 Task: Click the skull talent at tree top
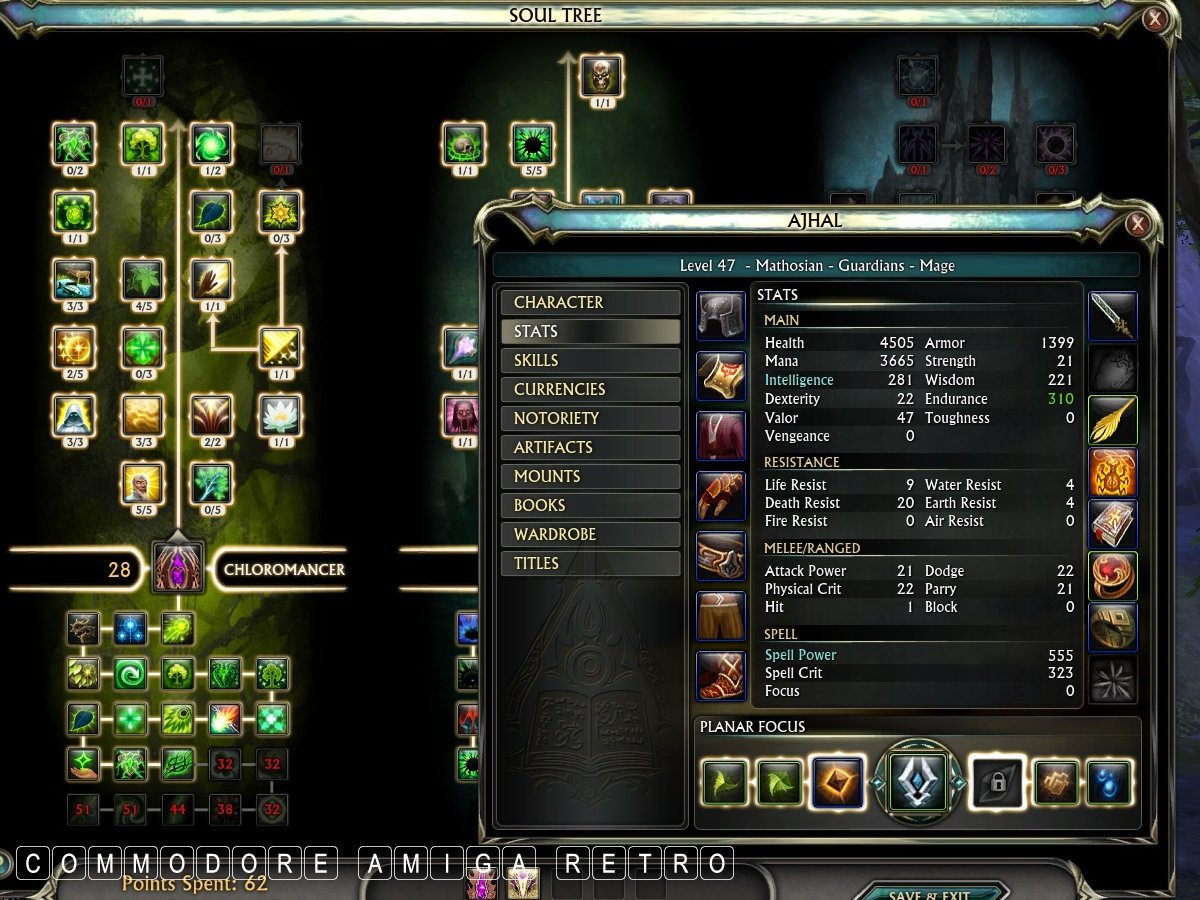click(x=601, y=75)
